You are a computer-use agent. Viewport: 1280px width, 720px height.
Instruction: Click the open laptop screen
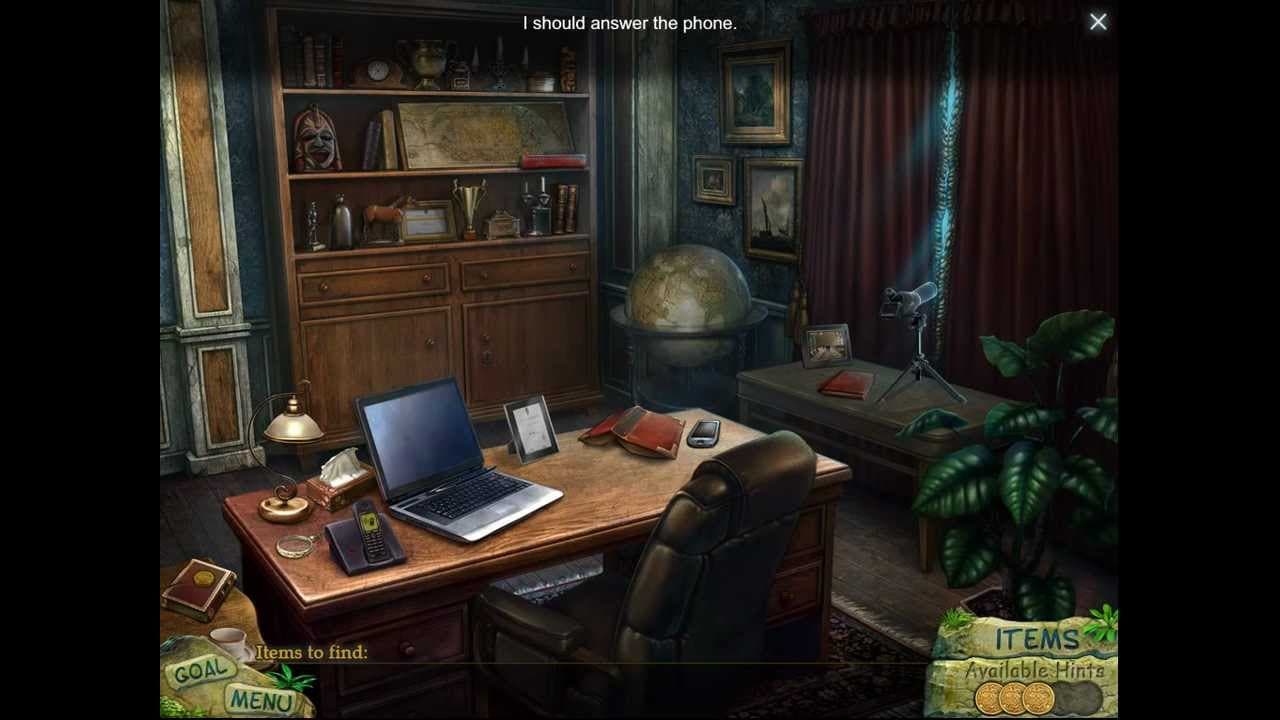[420, 435]
